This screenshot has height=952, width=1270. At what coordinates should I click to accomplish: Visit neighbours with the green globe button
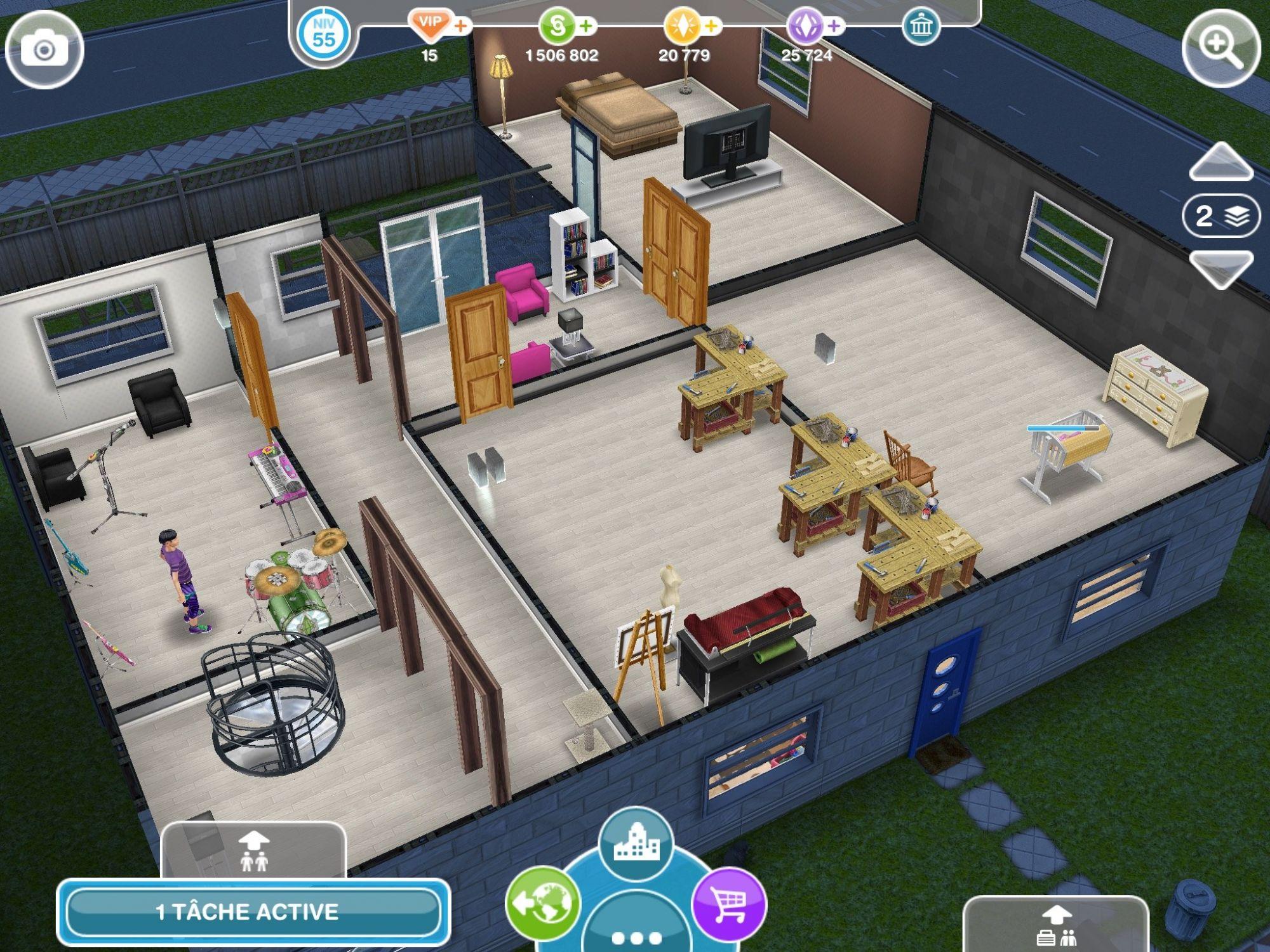[543, 902]
